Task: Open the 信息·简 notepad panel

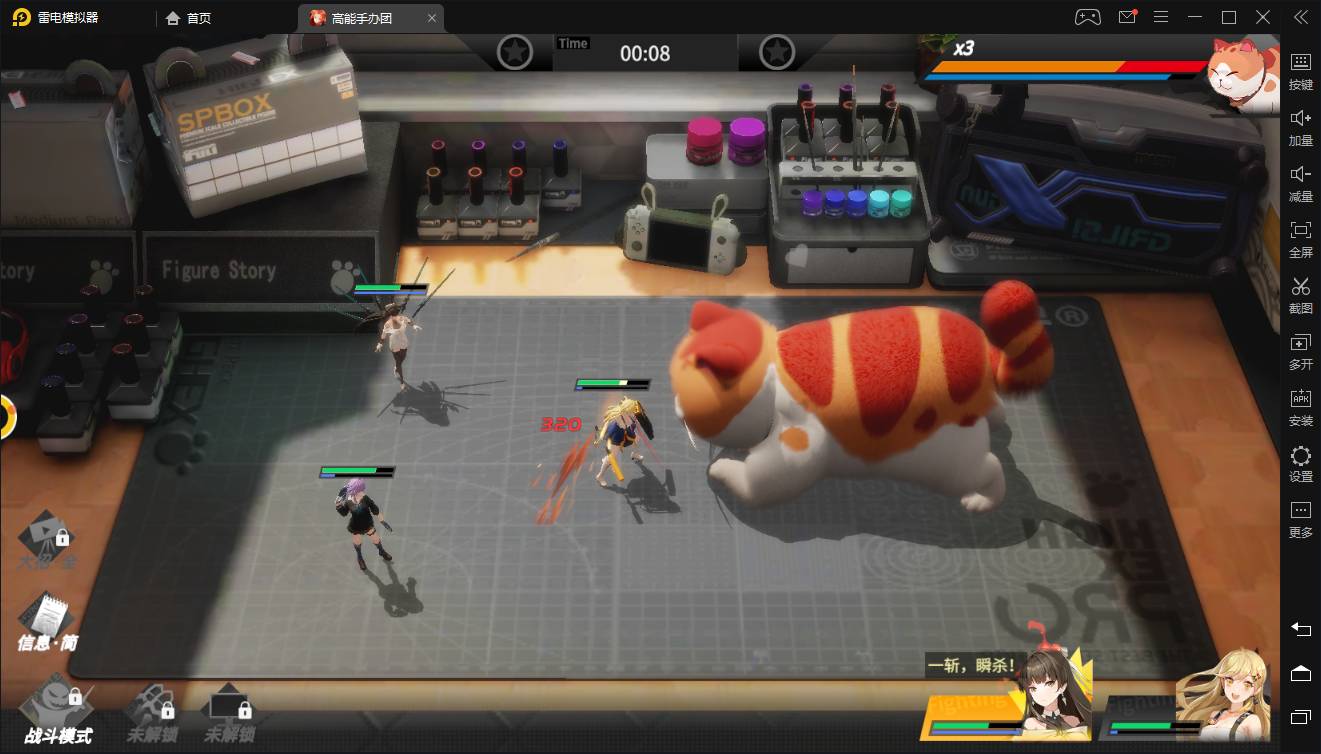Action: coord(45,619)
